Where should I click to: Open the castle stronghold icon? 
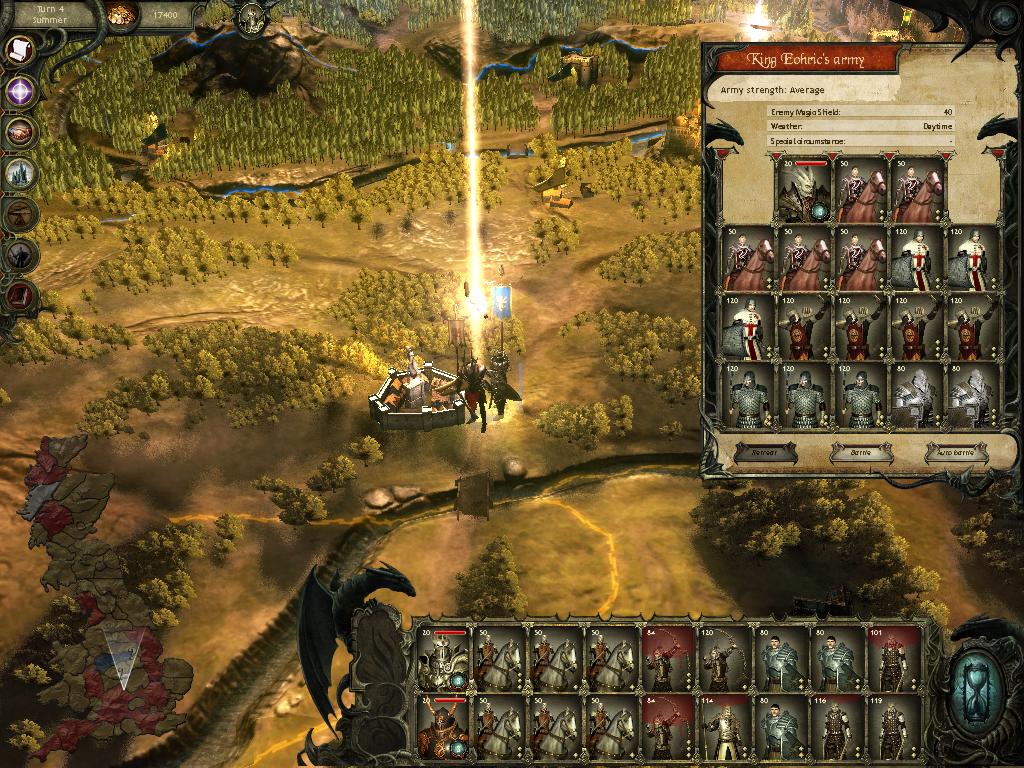point(20,173)
